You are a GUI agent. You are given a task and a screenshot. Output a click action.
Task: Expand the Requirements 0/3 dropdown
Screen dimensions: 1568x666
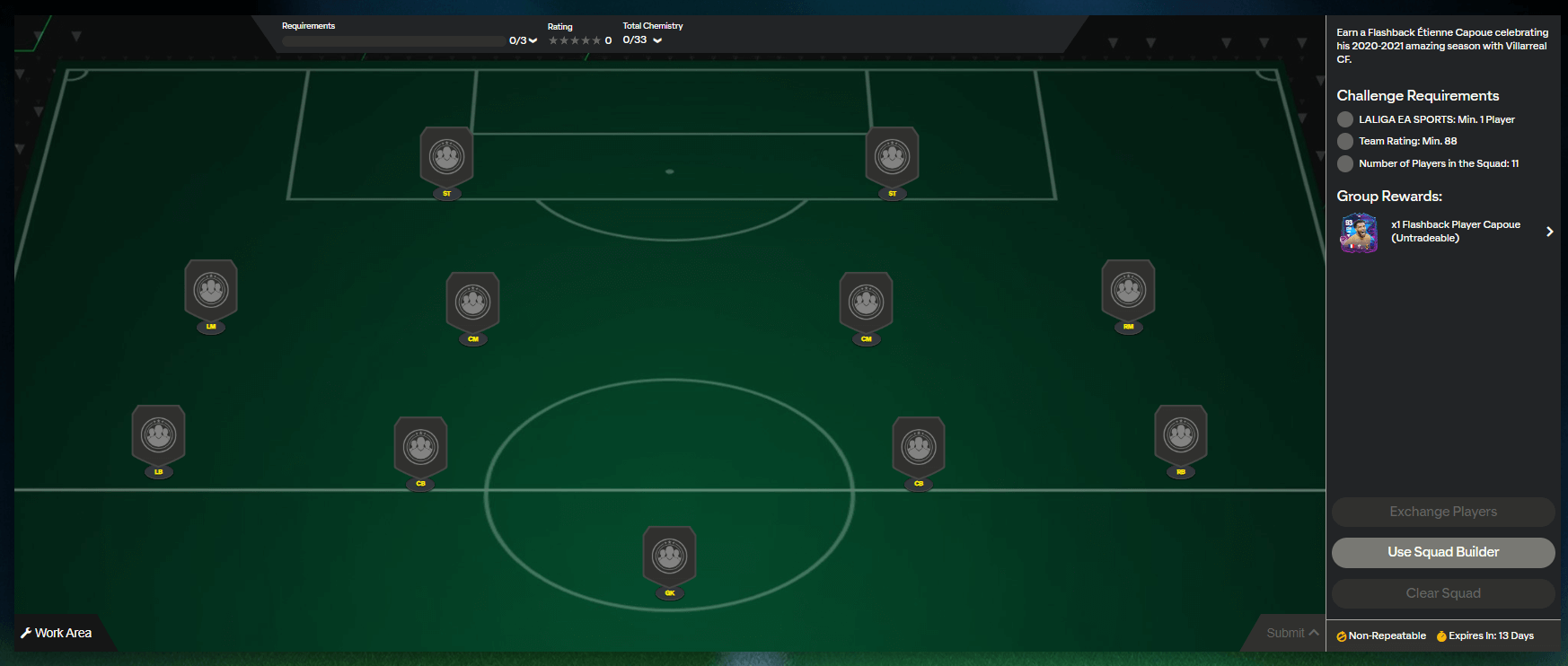click(x=531, y=39)
